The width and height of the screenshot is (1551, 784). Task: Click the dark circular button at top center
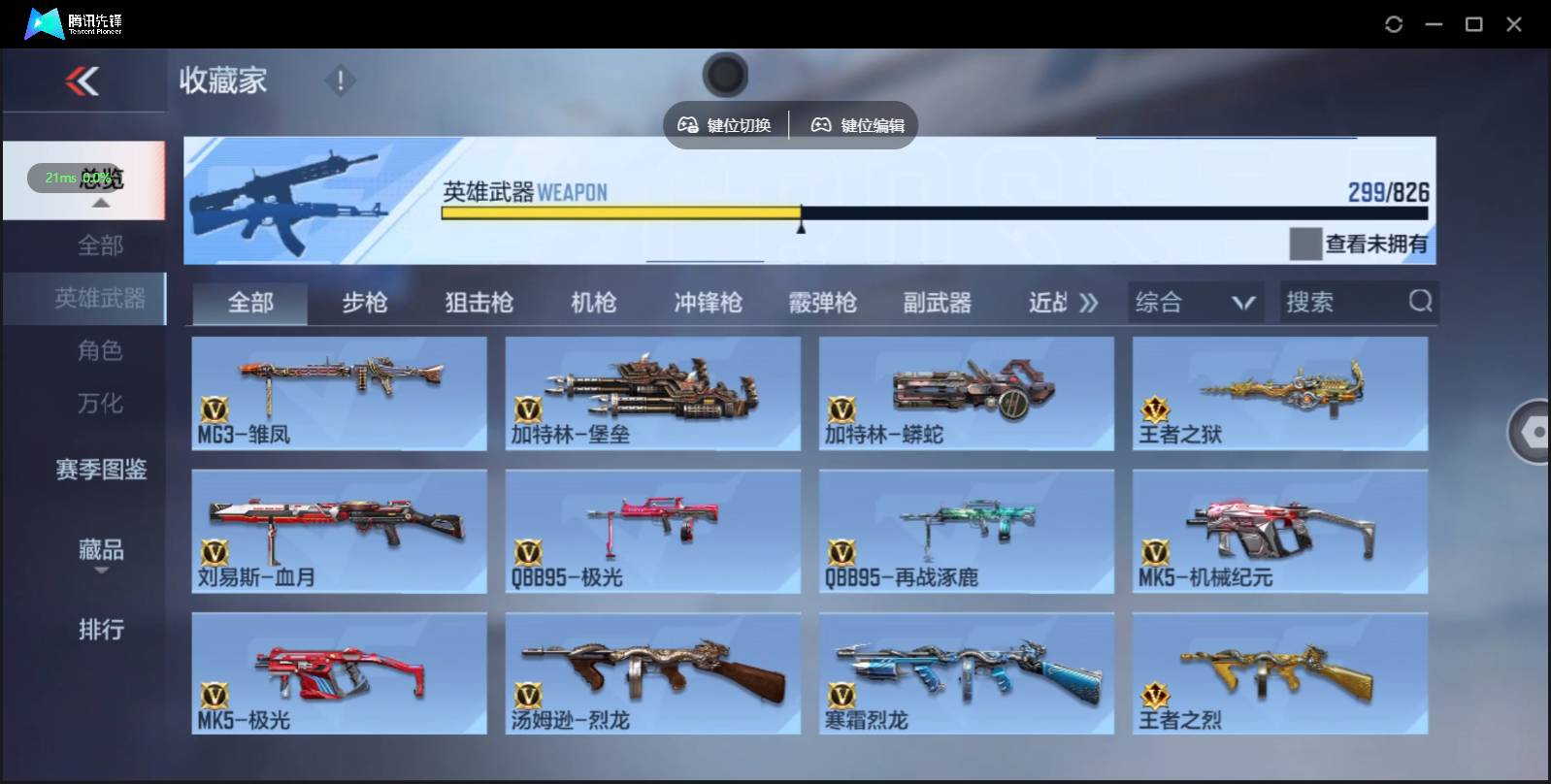click(x=725, y=74)
